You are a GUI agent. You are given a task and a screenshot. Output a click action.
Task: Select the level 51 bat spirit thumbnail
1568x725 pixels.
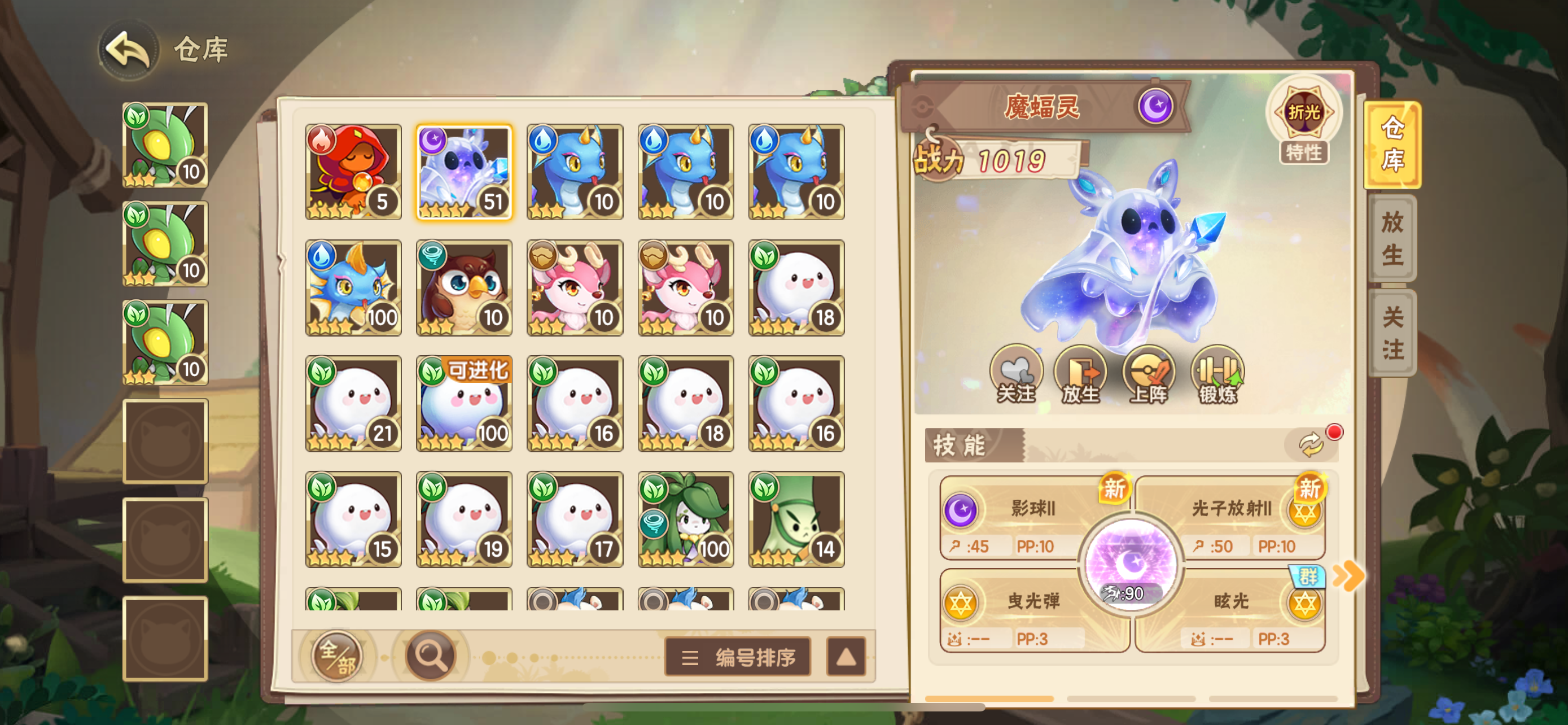[x=465, y=171]
